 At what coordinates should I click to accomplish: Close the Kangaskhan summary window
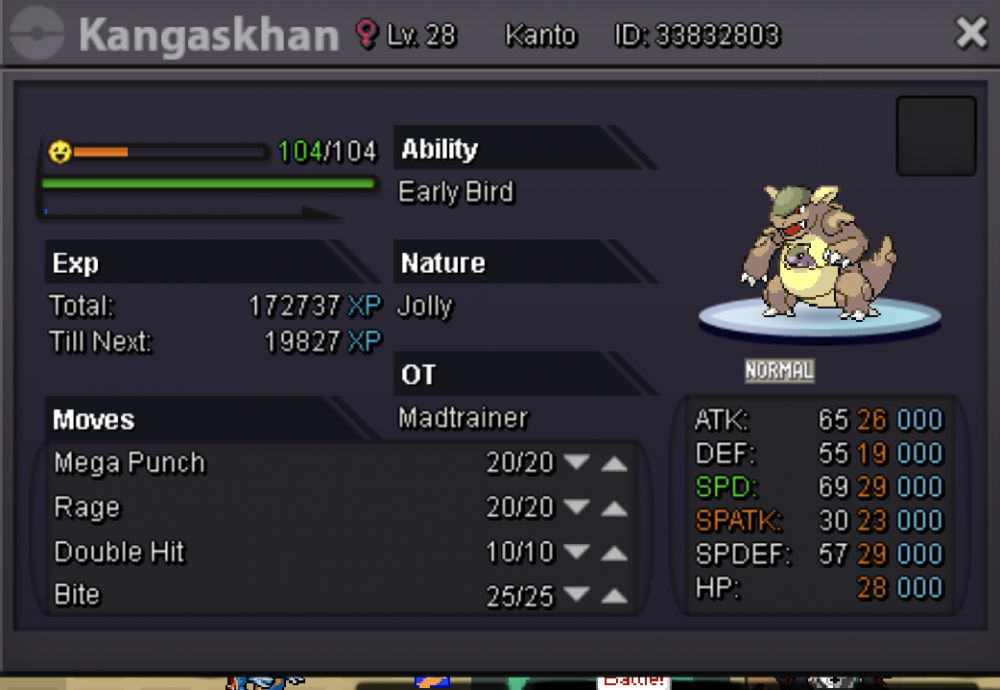[x=971, y=34]
